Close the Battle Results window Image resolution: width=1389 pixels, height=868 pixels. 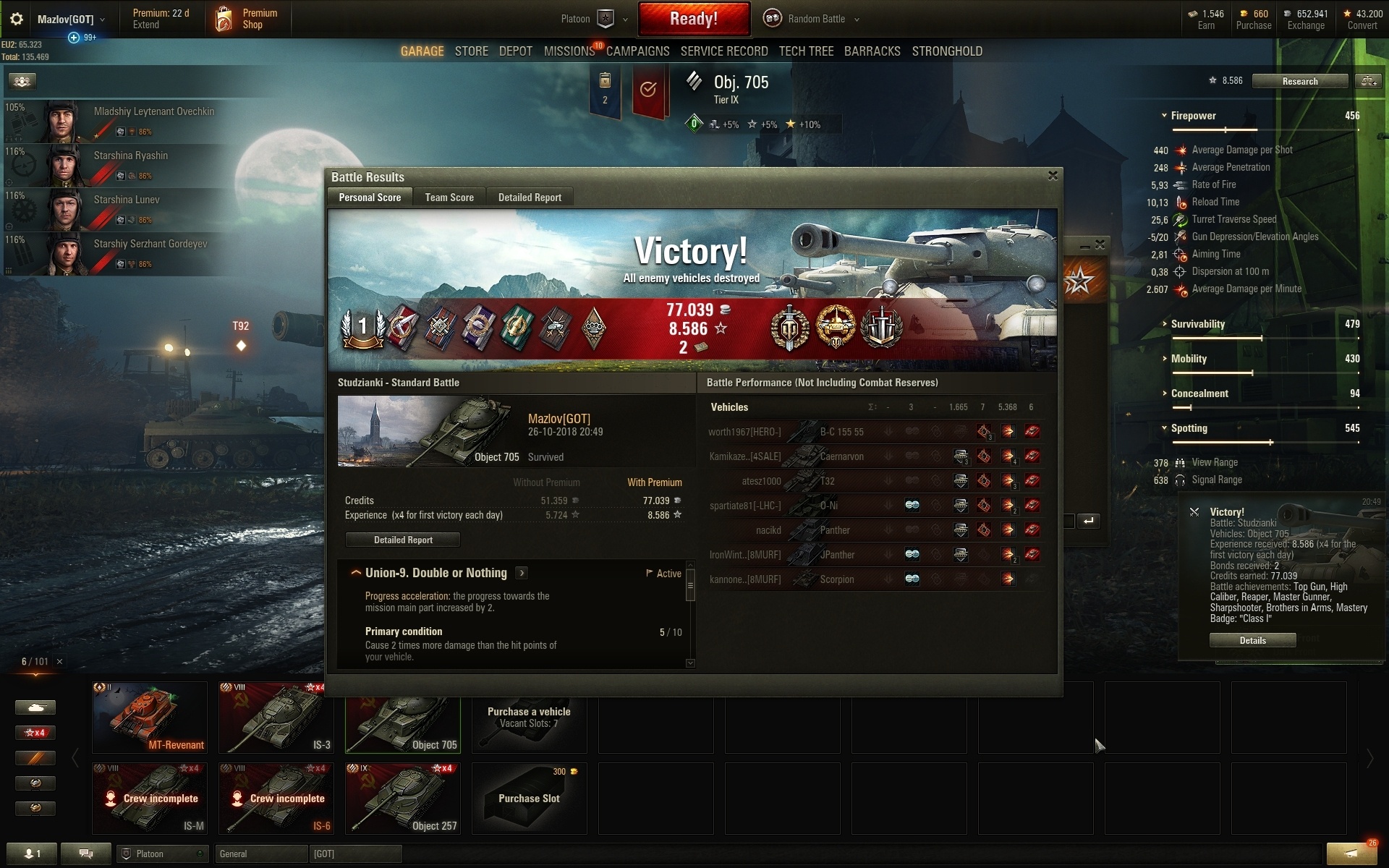point(1053,176)
